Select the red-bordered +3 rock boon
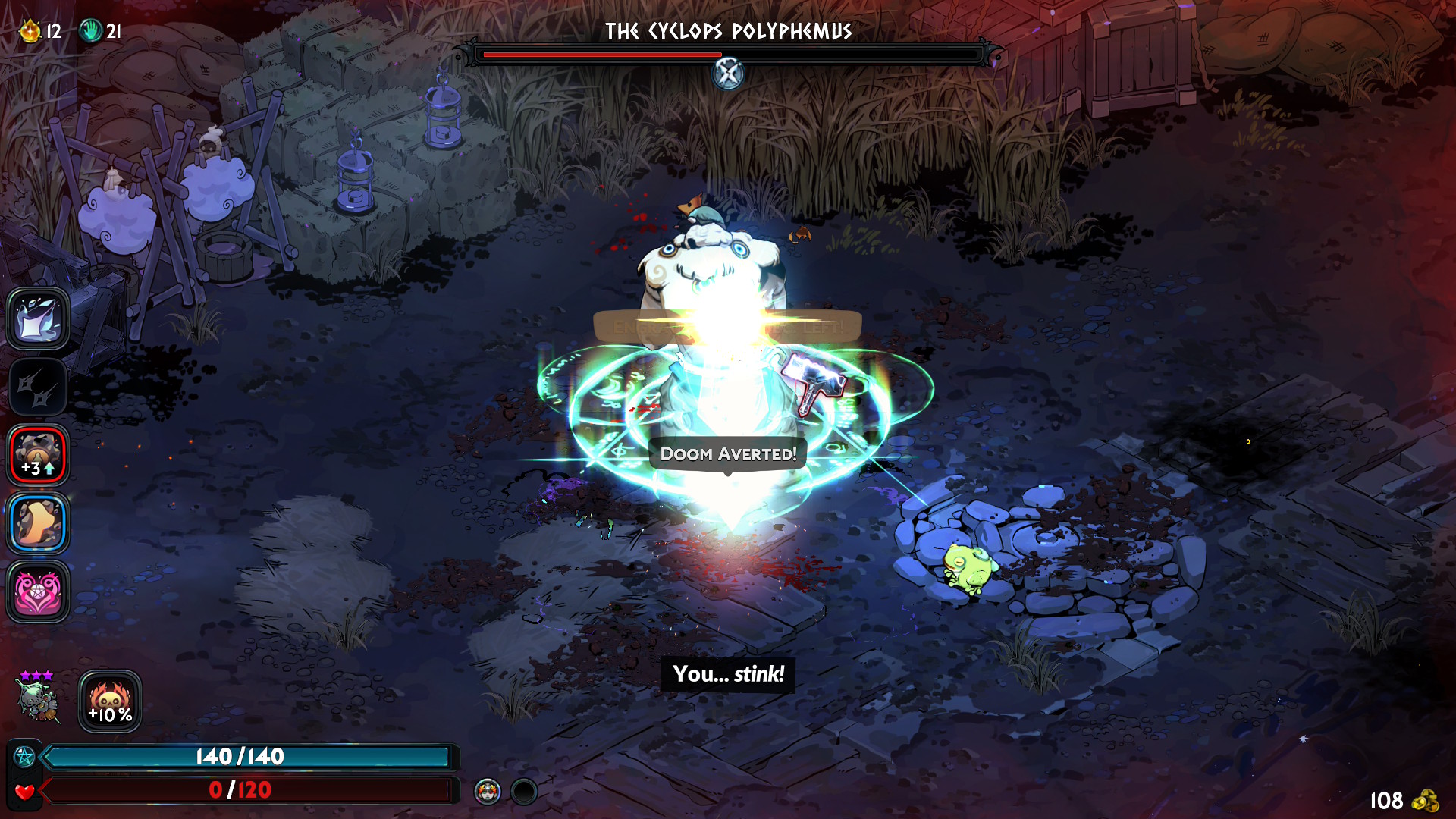 (38, 455)
